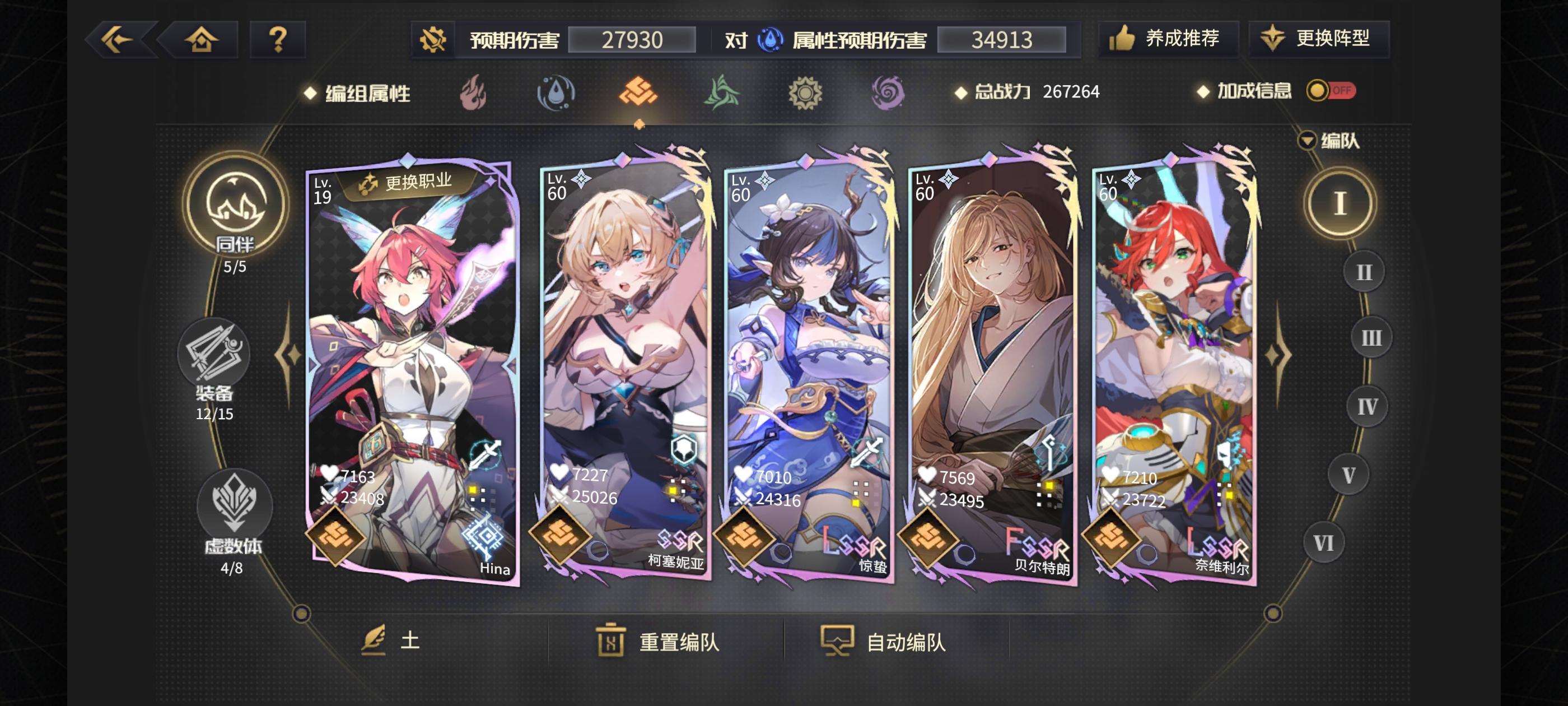
Task: Keep the earth element tab selected
Action: click(x=640, y=91)
